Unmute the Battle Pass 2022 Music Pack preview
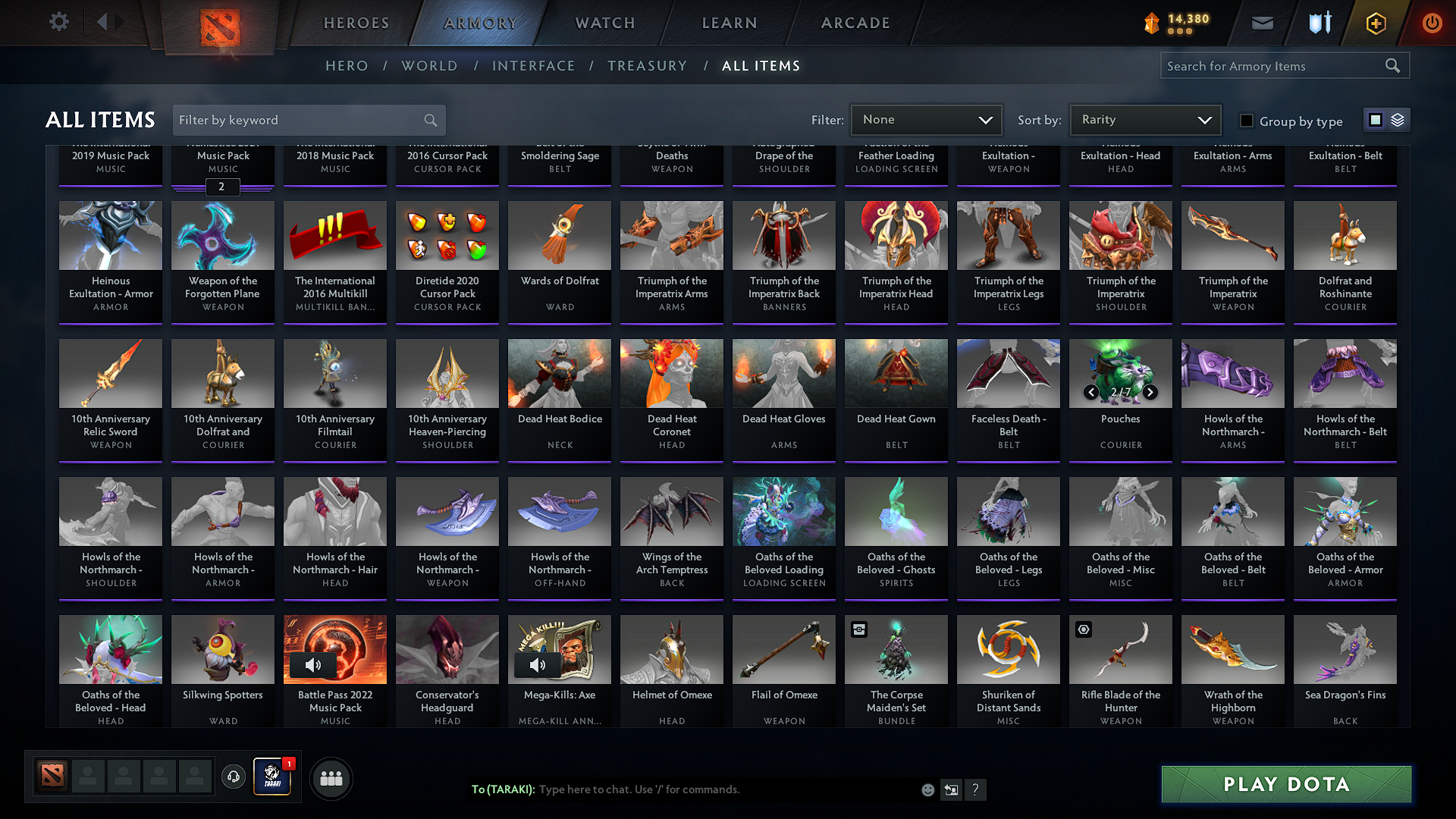1456x819 pixels. [312, 665]
